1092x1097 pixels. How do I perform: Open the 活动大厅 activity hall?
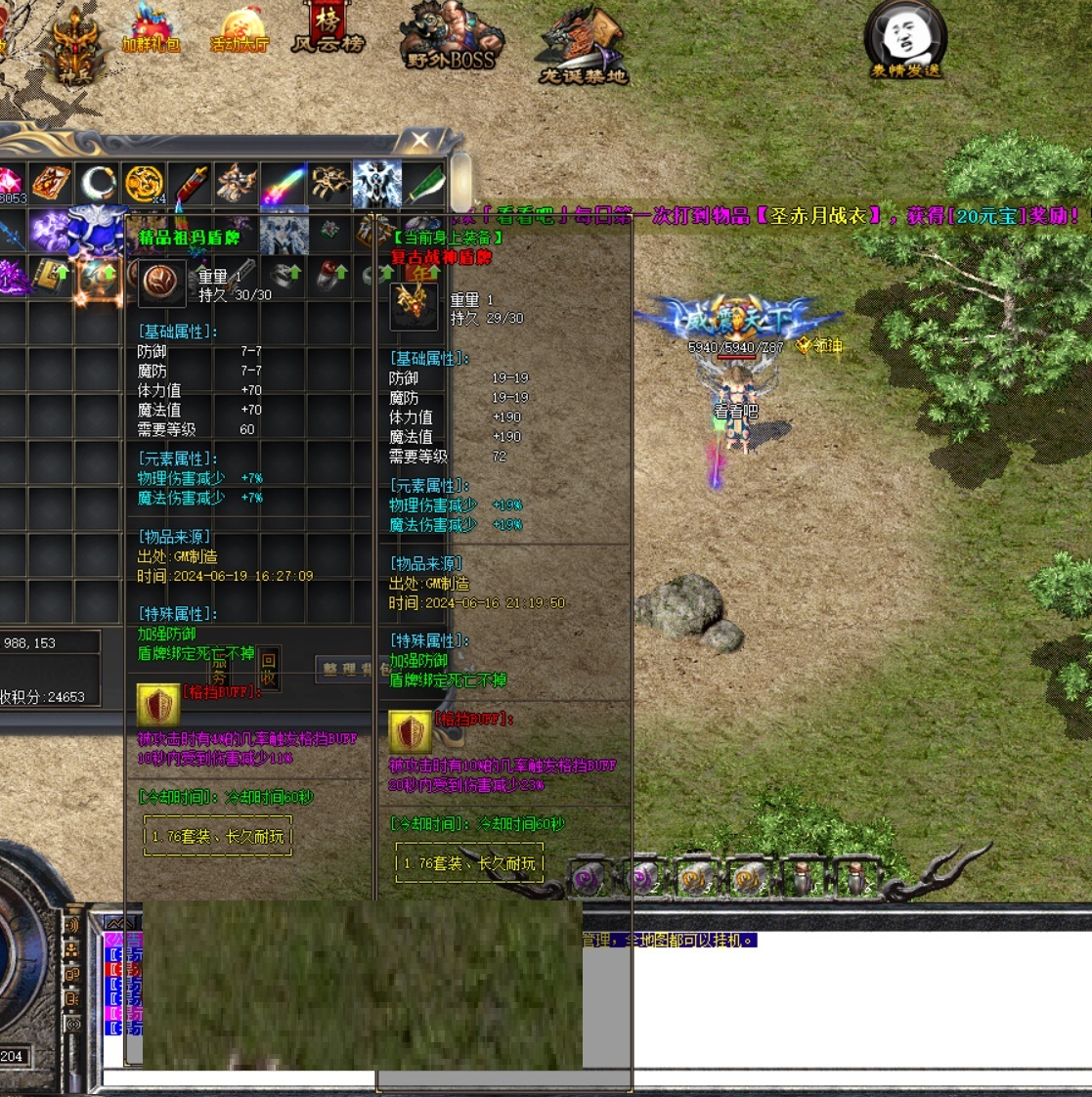click(x=239, y=31)
